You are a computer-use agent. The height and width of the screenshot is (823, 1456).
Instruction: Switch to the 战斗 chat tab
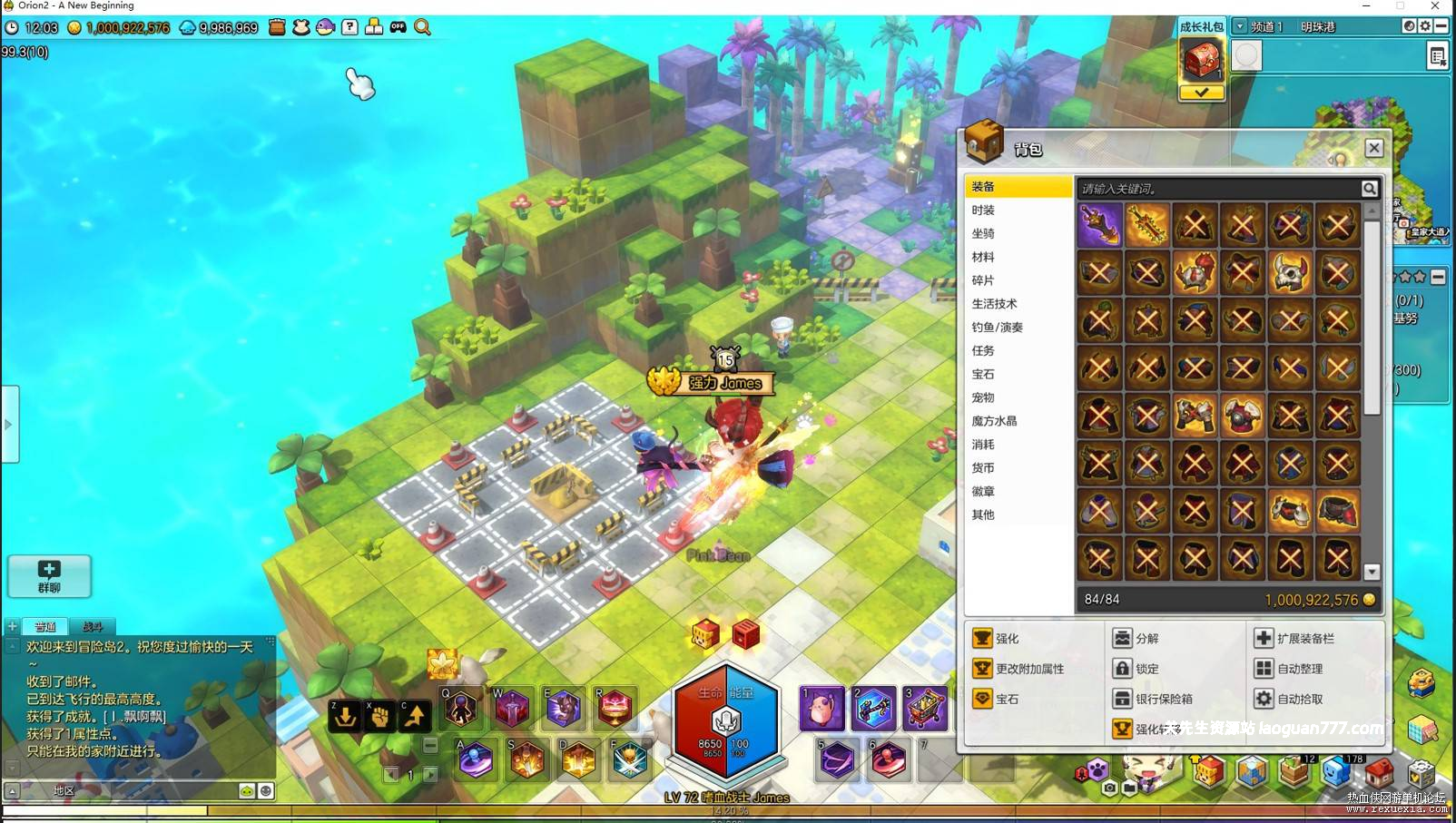(93, 626)
